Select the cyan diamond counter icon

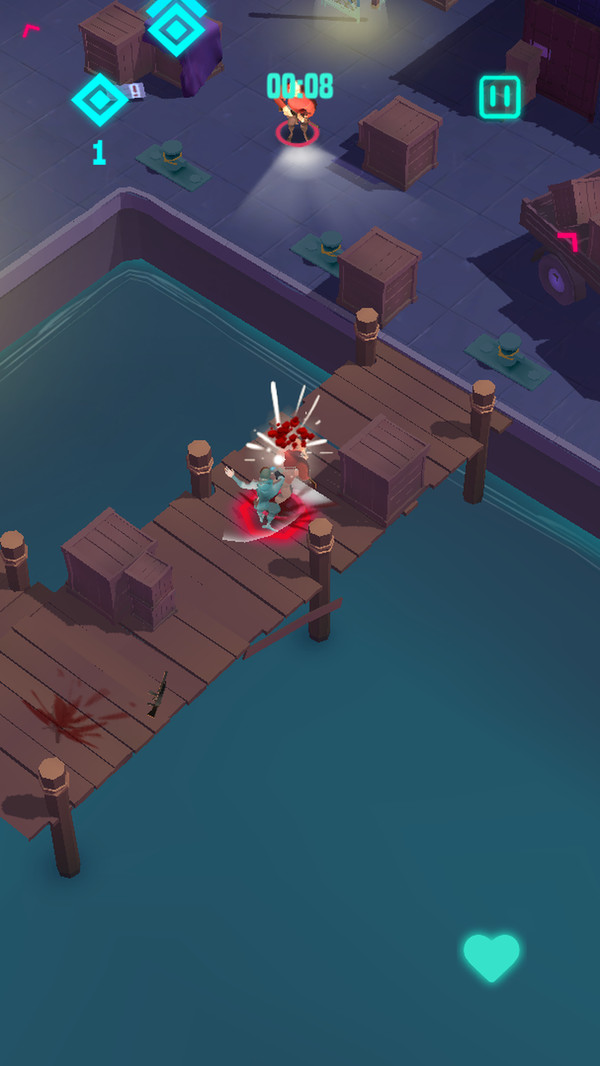pos(100,100)
